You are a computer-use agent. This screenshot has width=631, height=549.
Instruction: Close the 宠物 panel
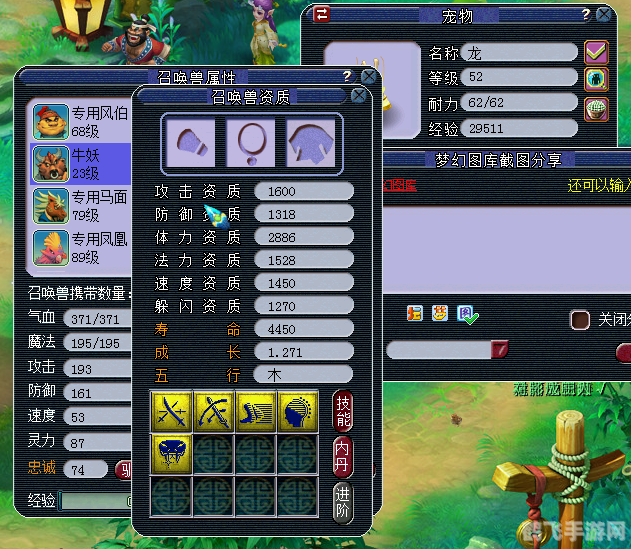coord(603,15)
